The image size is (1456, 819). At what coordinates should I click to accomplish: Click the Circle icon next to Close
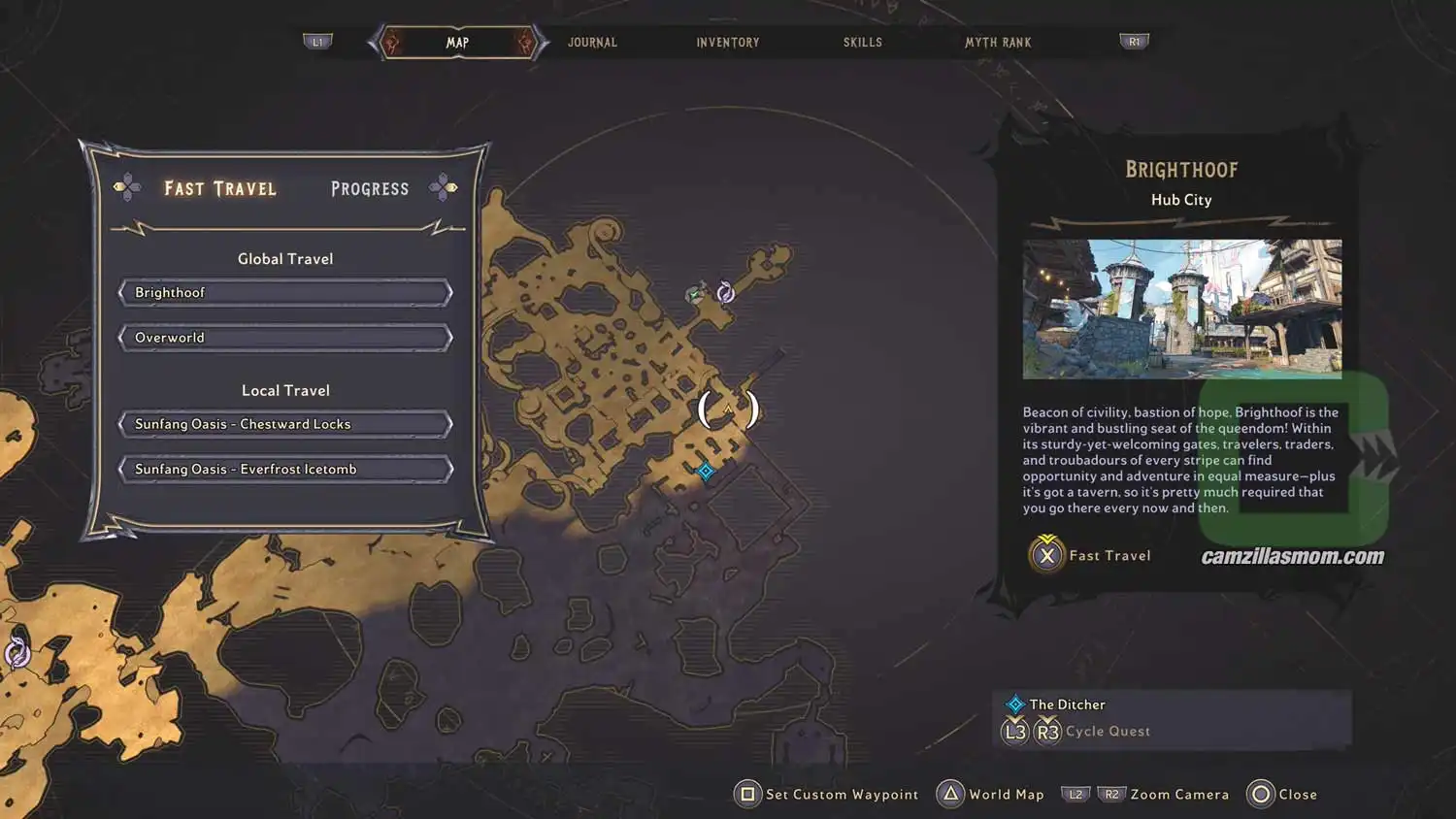[x=1260, y=794]
